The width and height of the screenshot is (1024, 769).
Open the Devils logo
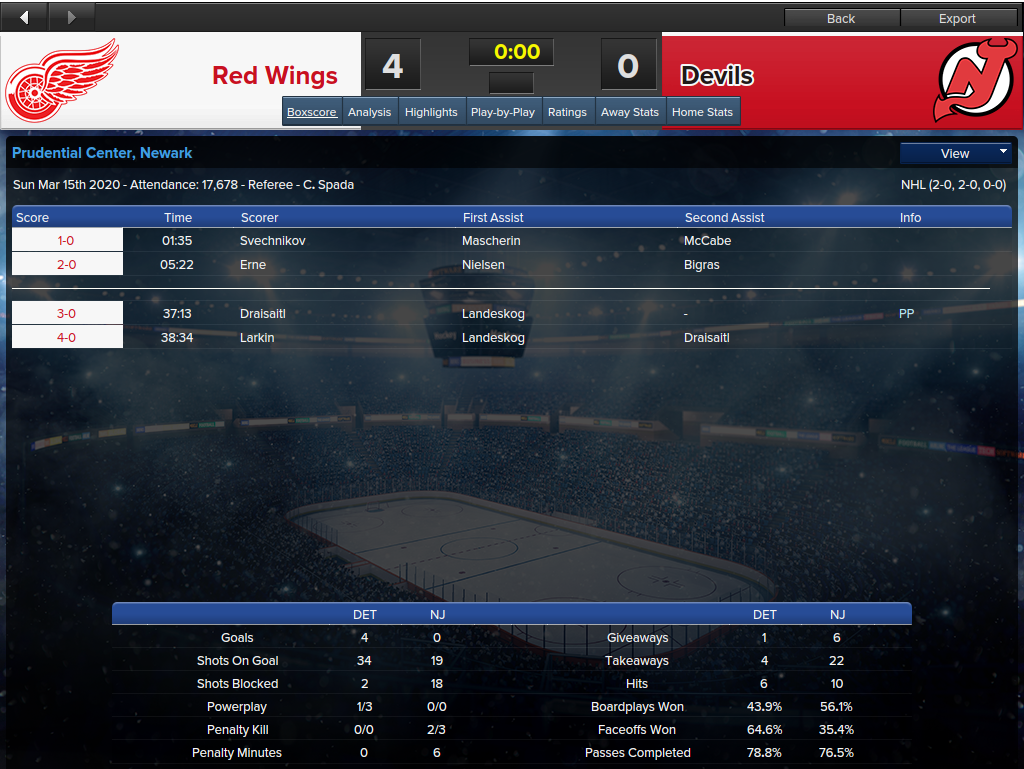pos(975,80)
